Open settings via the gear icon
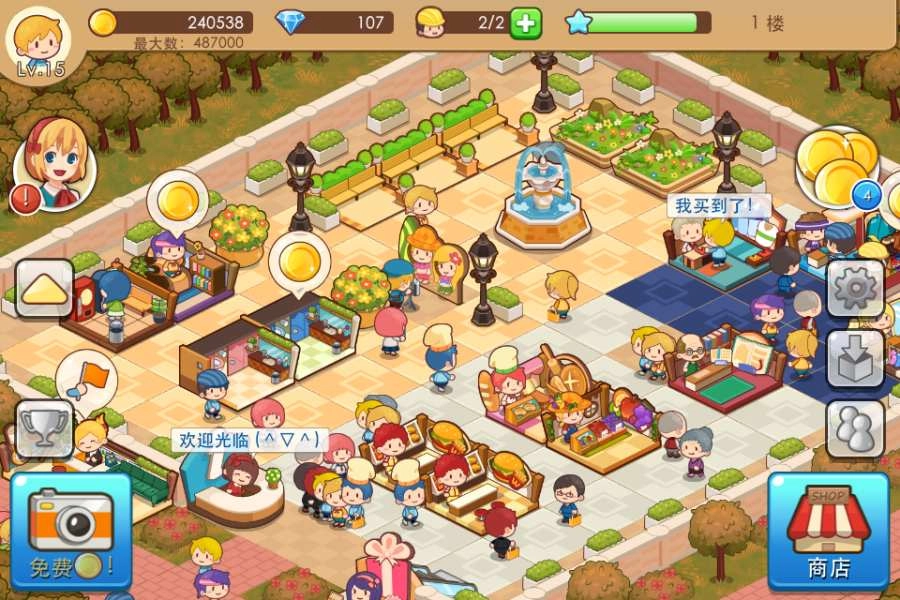 coord(855,290)
